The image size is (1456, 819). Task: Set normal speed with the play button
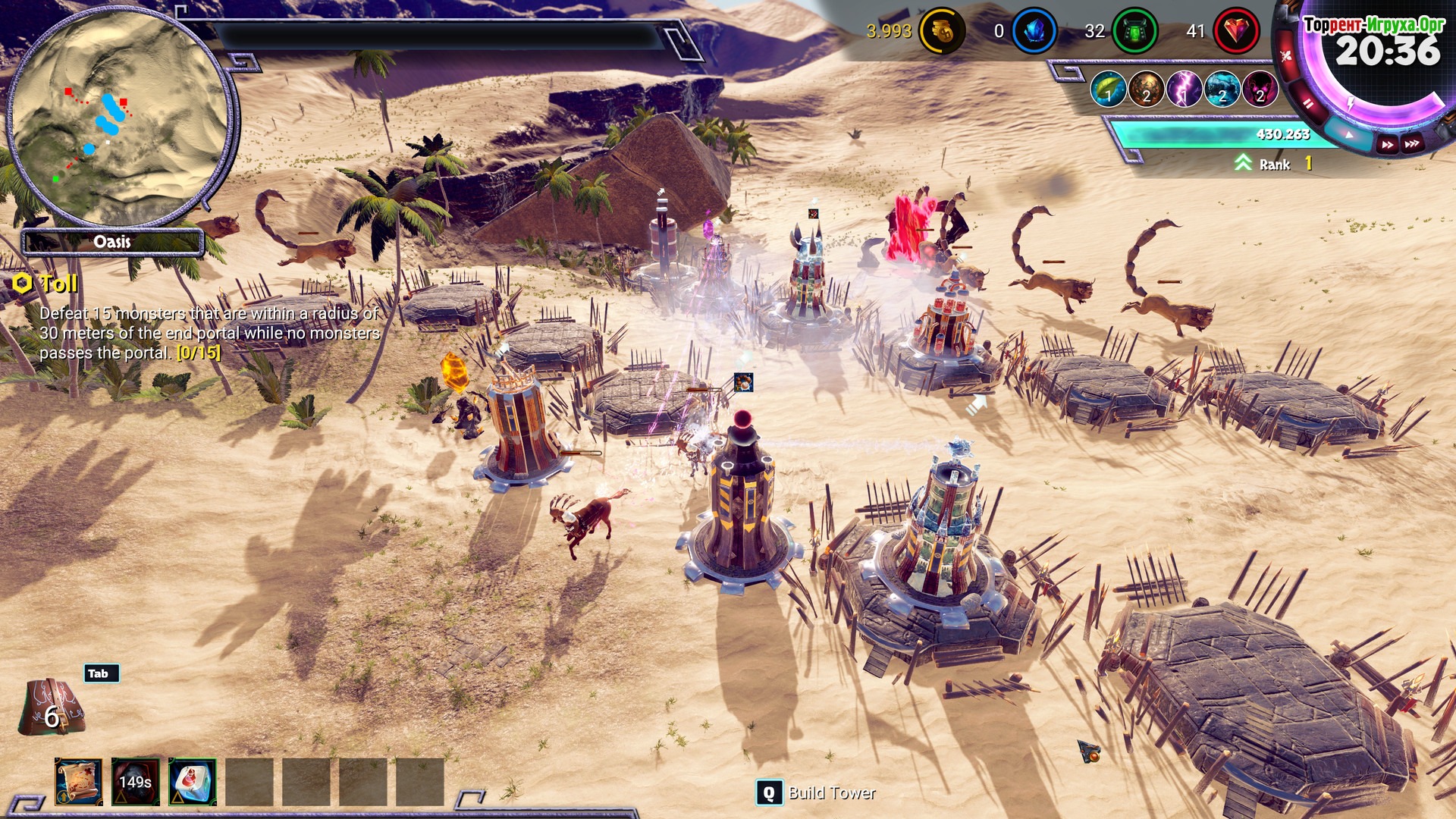click(x=1349, y=135)
